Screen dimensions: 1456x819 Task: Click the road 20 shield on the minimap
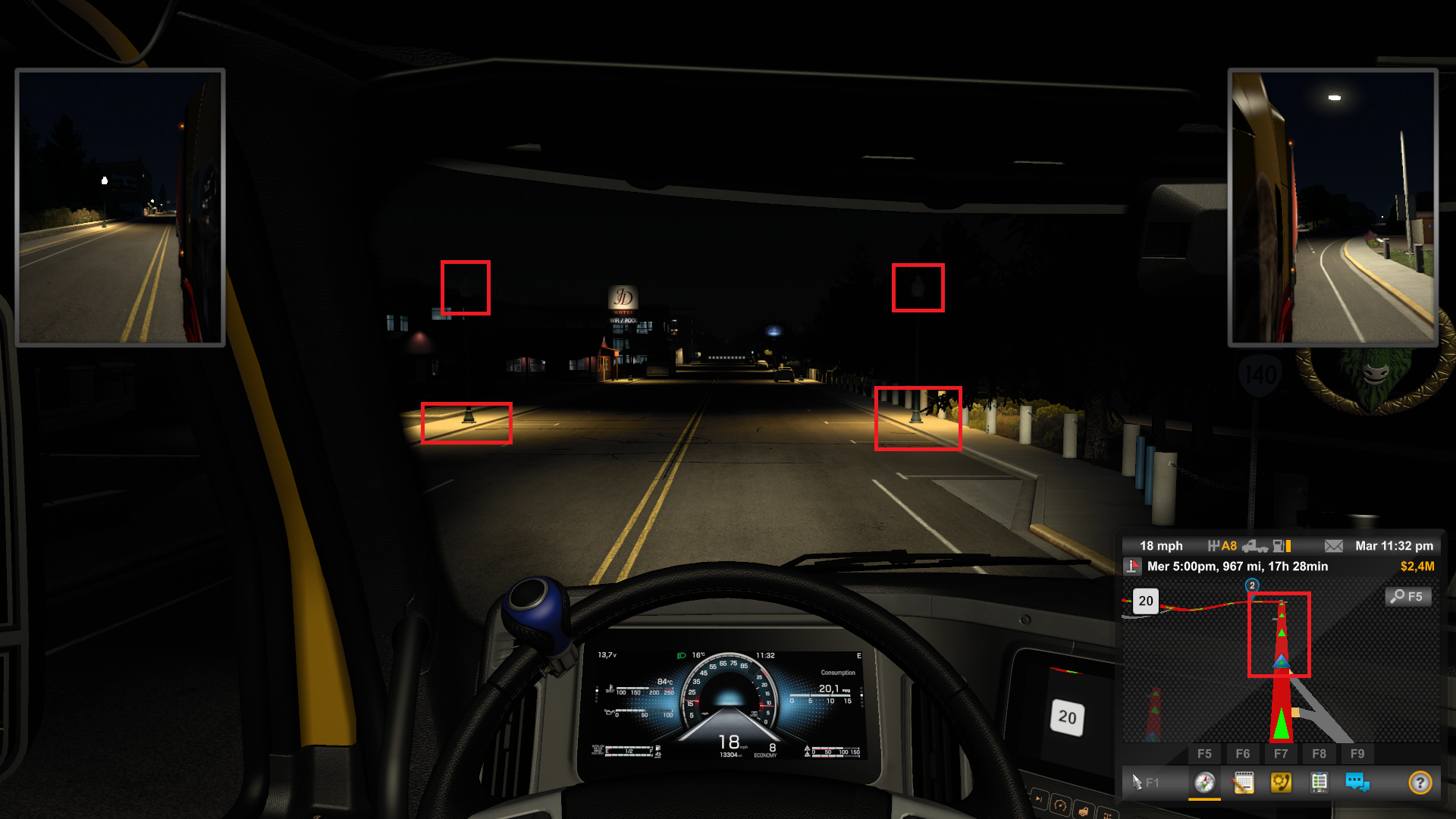1147,601
